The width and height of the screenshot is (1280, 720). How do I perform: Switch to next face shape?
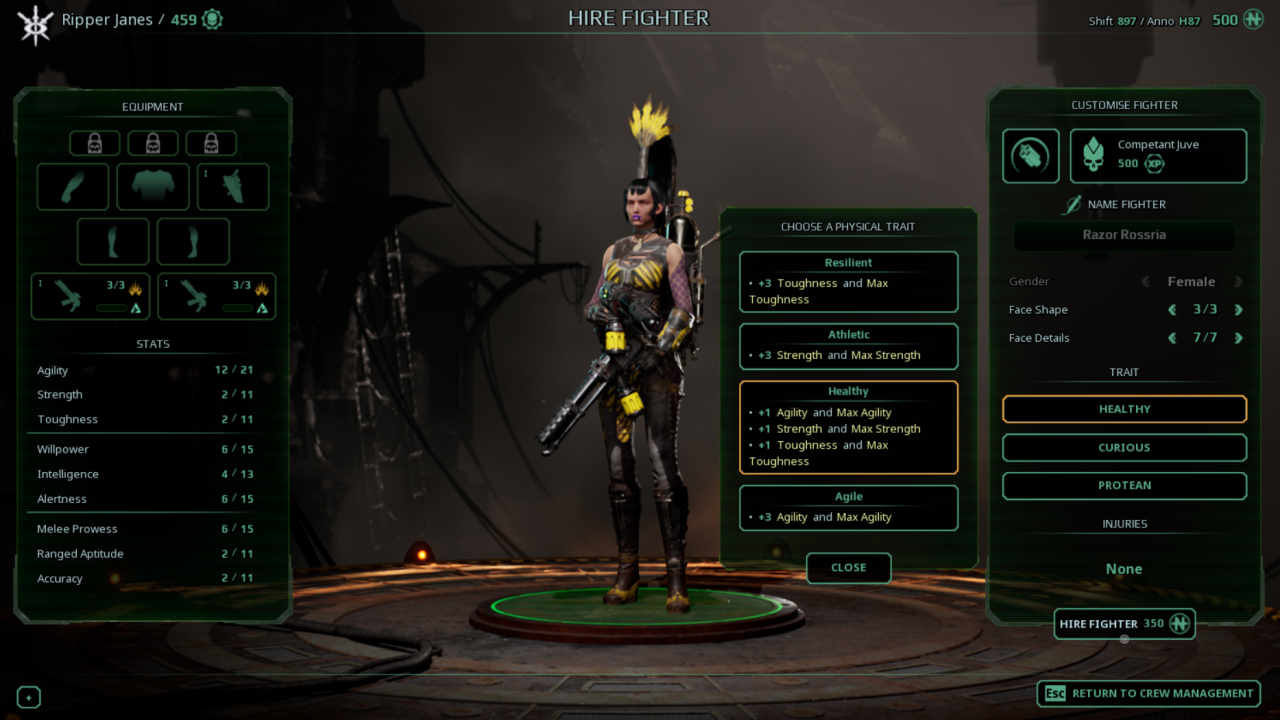1239,310
